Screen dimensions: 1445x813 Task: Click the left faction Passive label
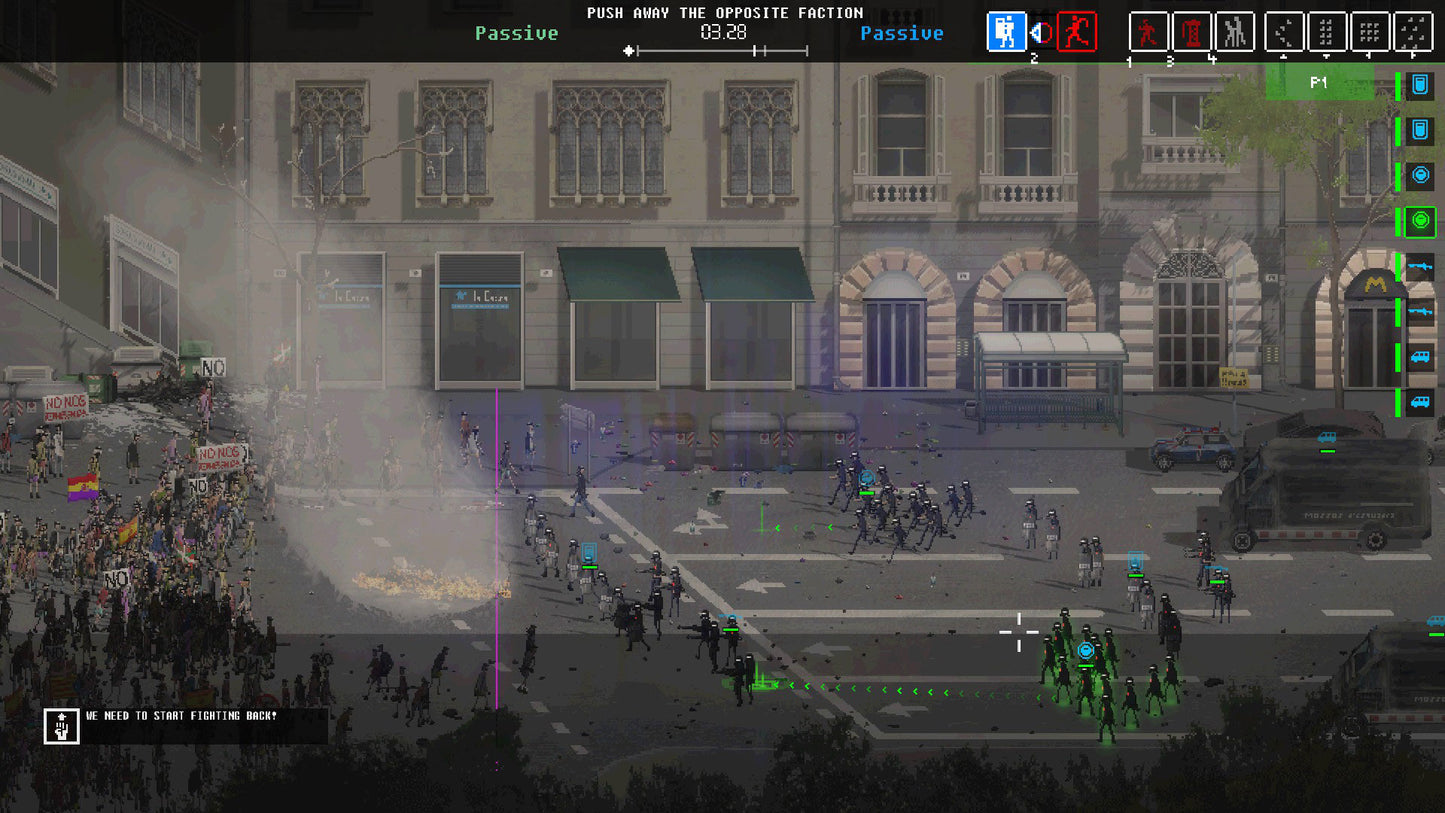tap(517, 33)
